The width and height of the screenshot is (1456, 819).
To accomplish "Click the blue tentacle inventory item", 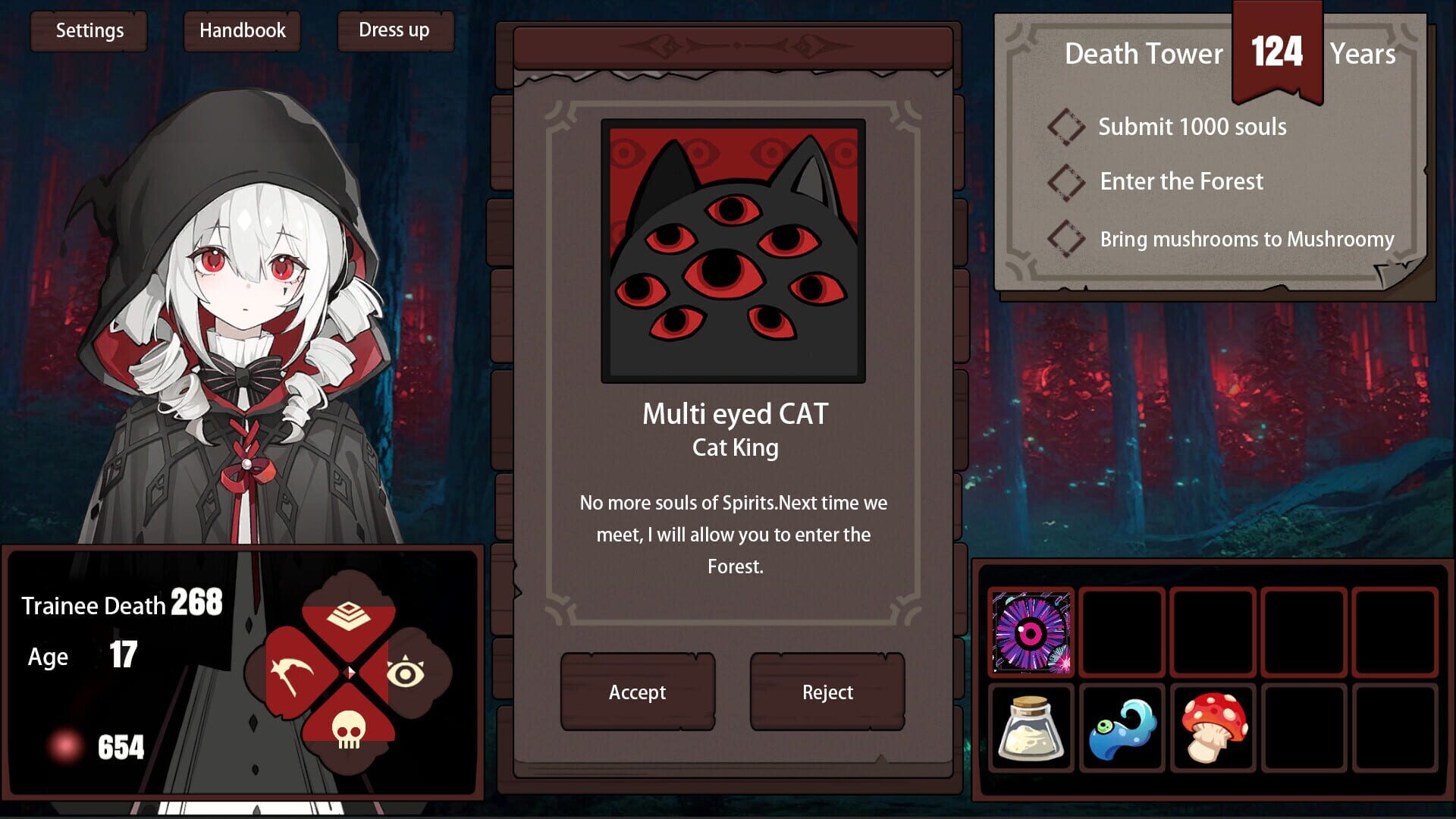I will coord(1121,730).
